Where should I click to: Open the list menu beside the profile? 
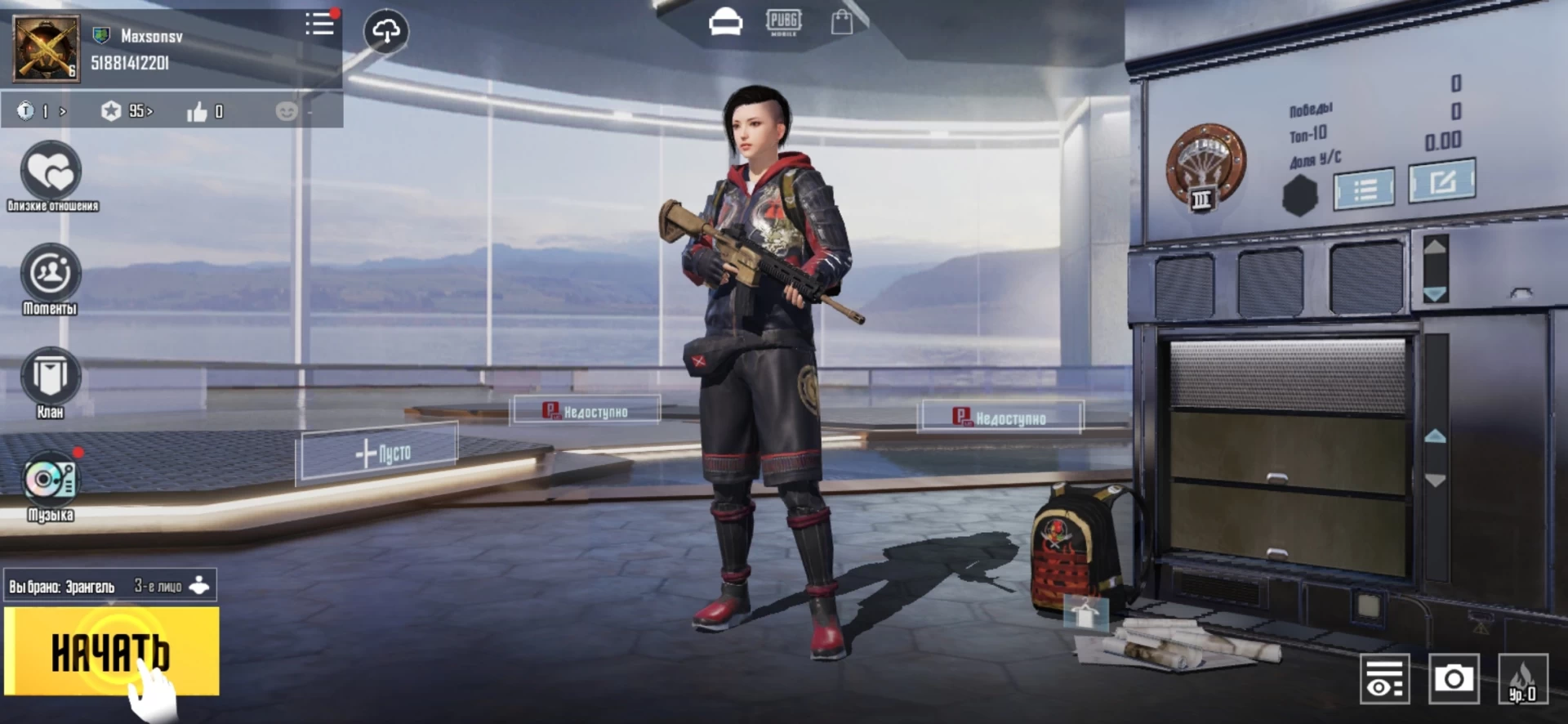[319, 25]
